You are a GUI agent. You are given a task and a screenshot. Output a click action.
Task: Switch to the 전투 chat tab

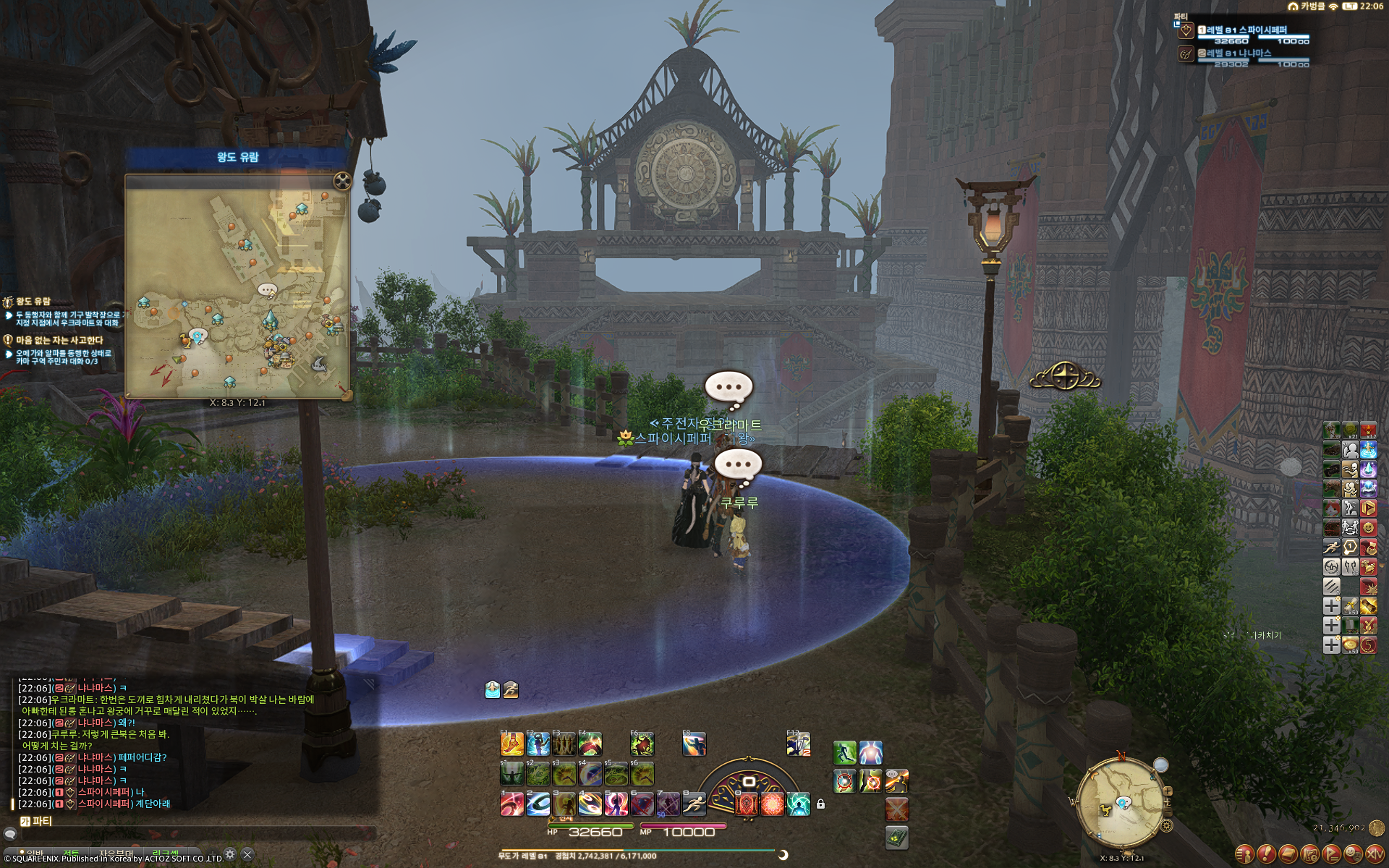pos(72,854)
